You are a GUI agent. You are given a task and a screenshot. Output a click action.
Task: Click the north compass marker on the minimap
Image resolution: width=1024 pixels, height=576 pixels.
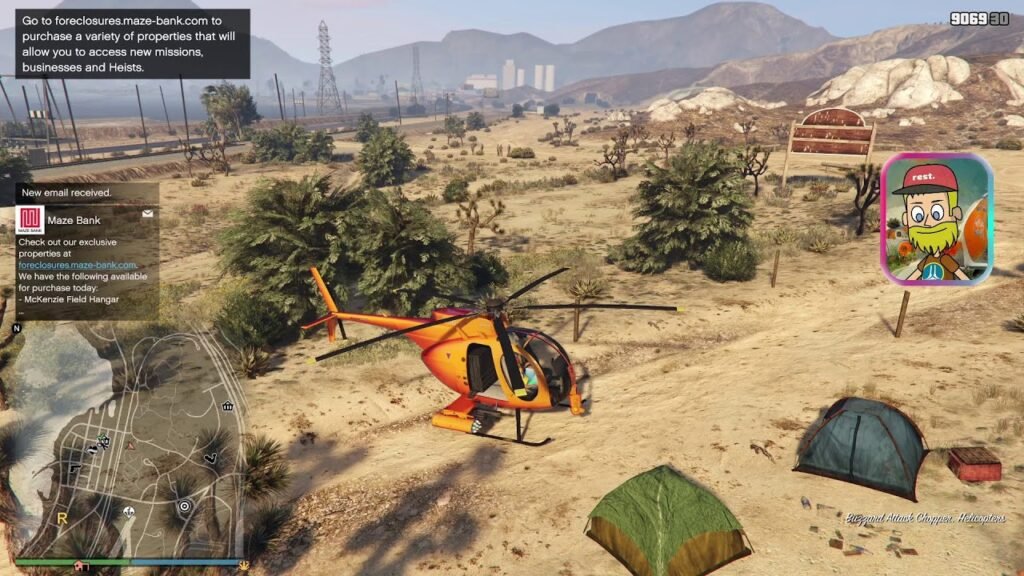coord(16,328)
